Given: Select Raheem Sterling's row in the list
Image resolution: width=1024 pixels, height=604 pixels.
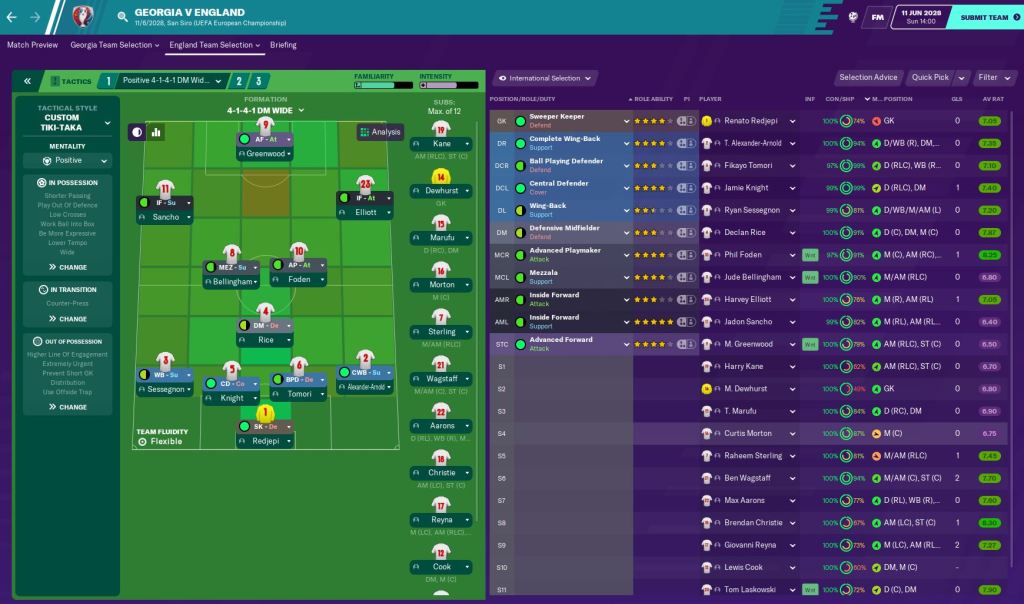Looking at the screenshot, I should (x=754, y=455).
